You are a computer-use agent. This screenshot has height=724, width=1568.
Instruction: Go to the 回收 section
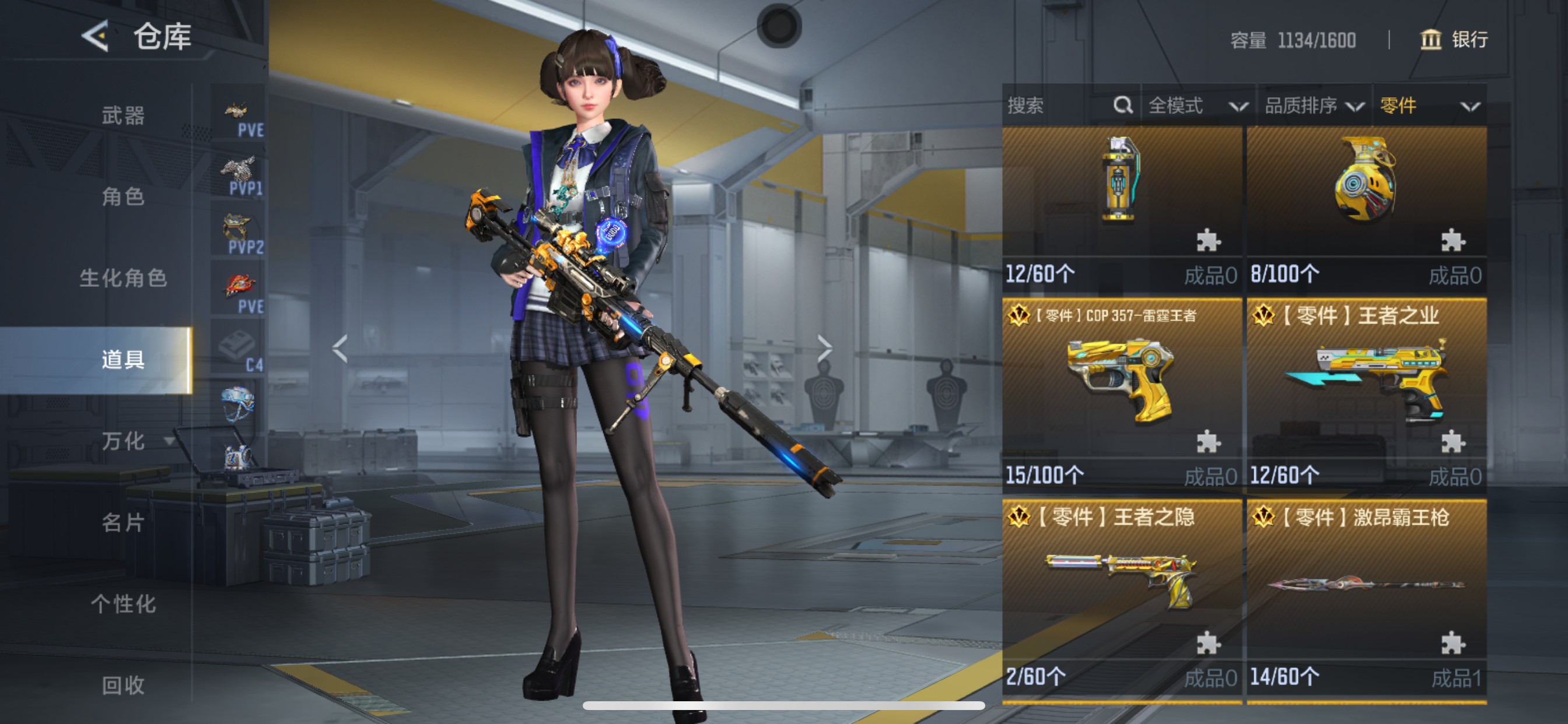pyautogui.click(x=123, y=685)
